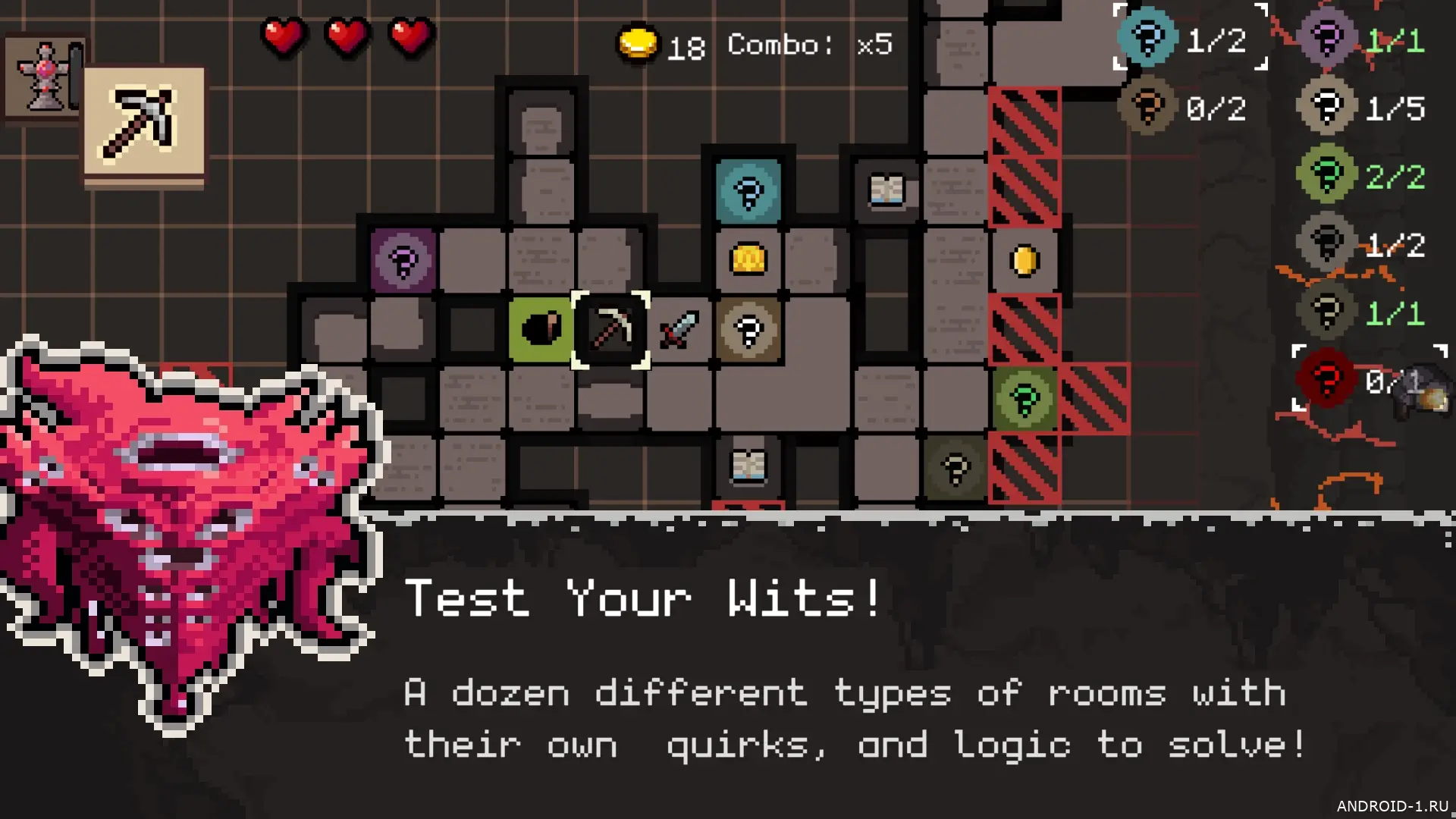Select the purple 1/1 room legend entry

(1361, 38)
